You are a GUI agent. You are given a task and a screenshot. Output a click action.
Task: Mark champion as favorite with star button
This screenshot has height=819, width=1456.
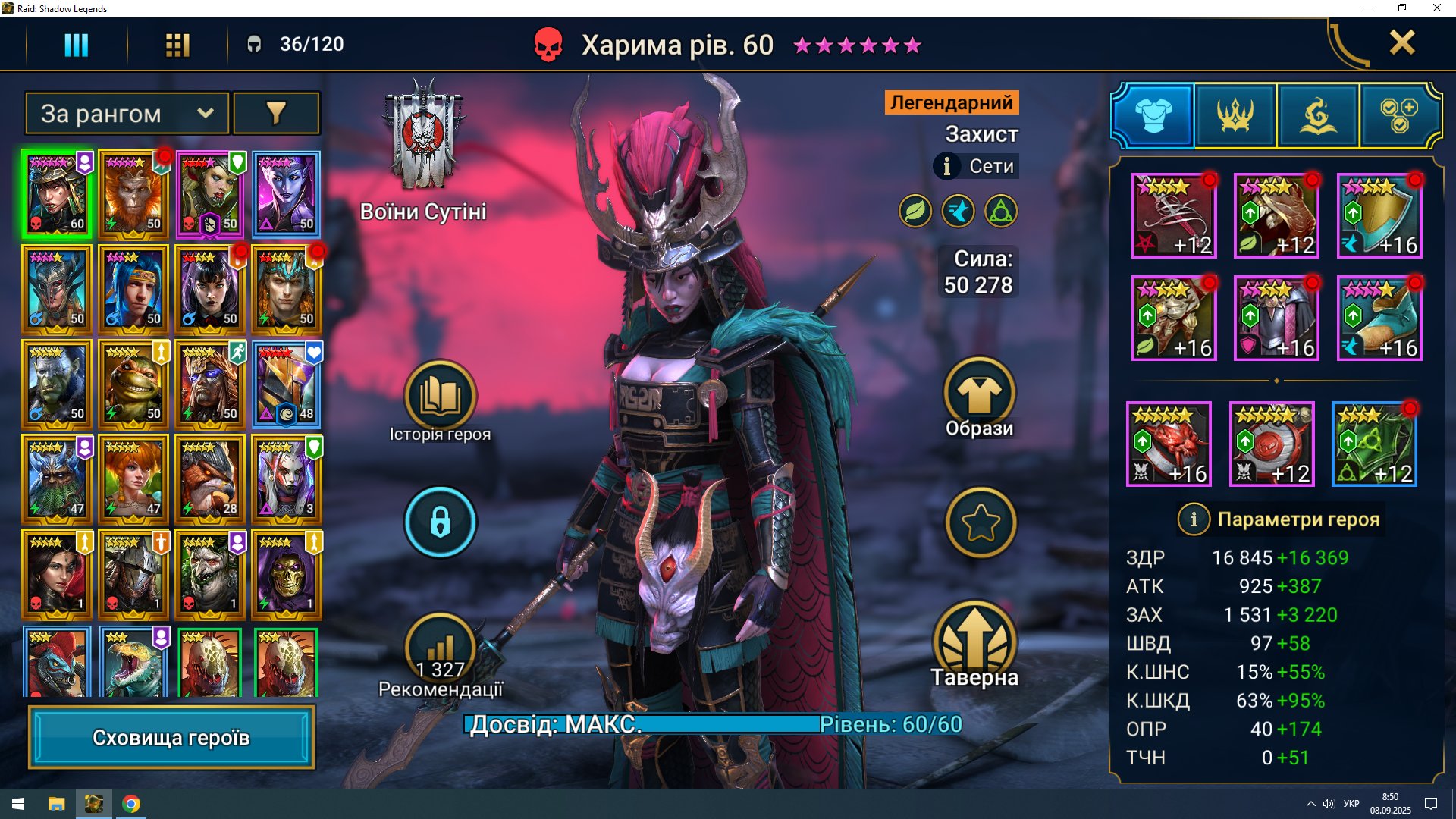tap(981, 522)
